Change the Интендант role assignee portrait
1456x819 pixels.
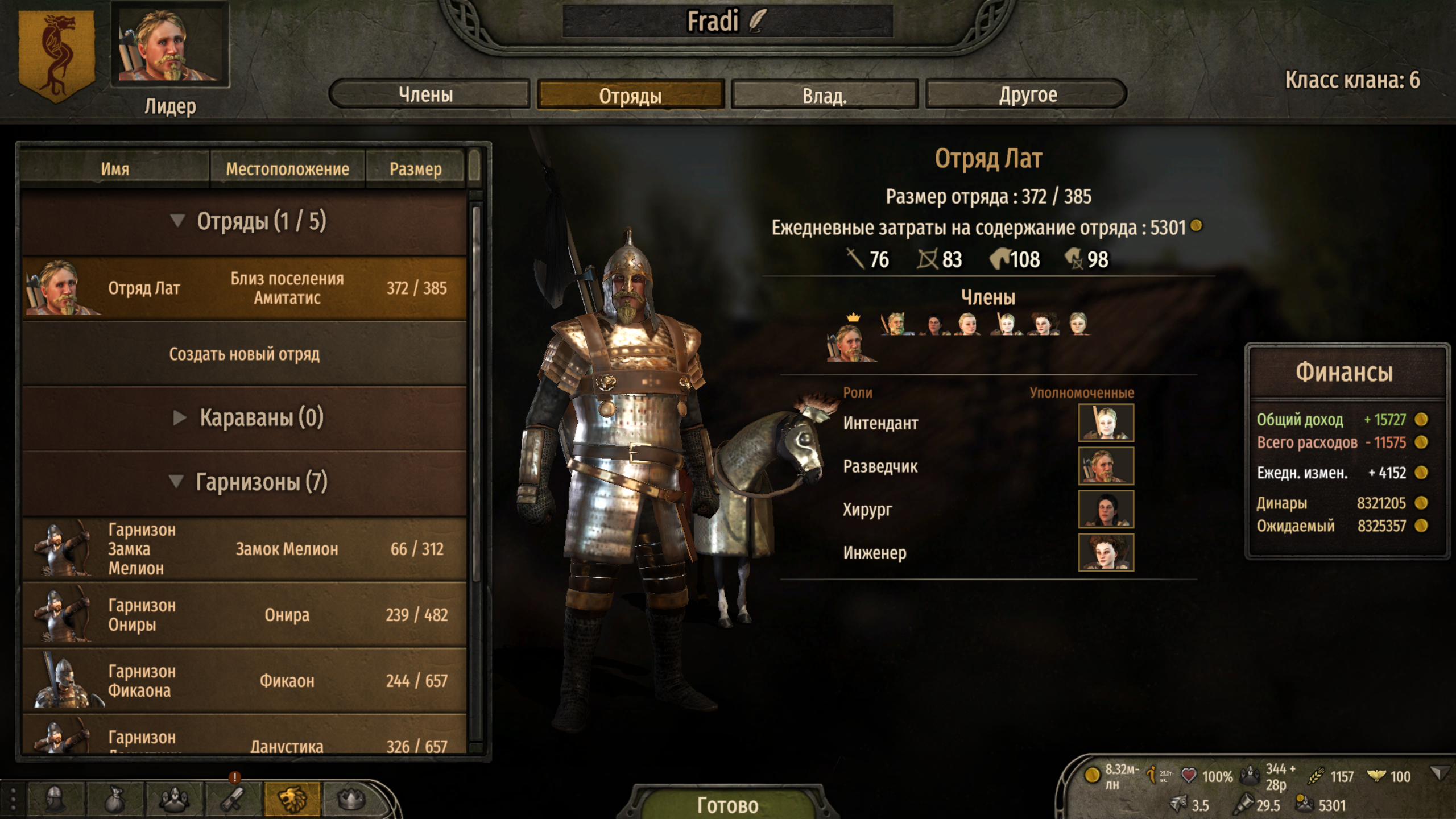point(1106,423)
